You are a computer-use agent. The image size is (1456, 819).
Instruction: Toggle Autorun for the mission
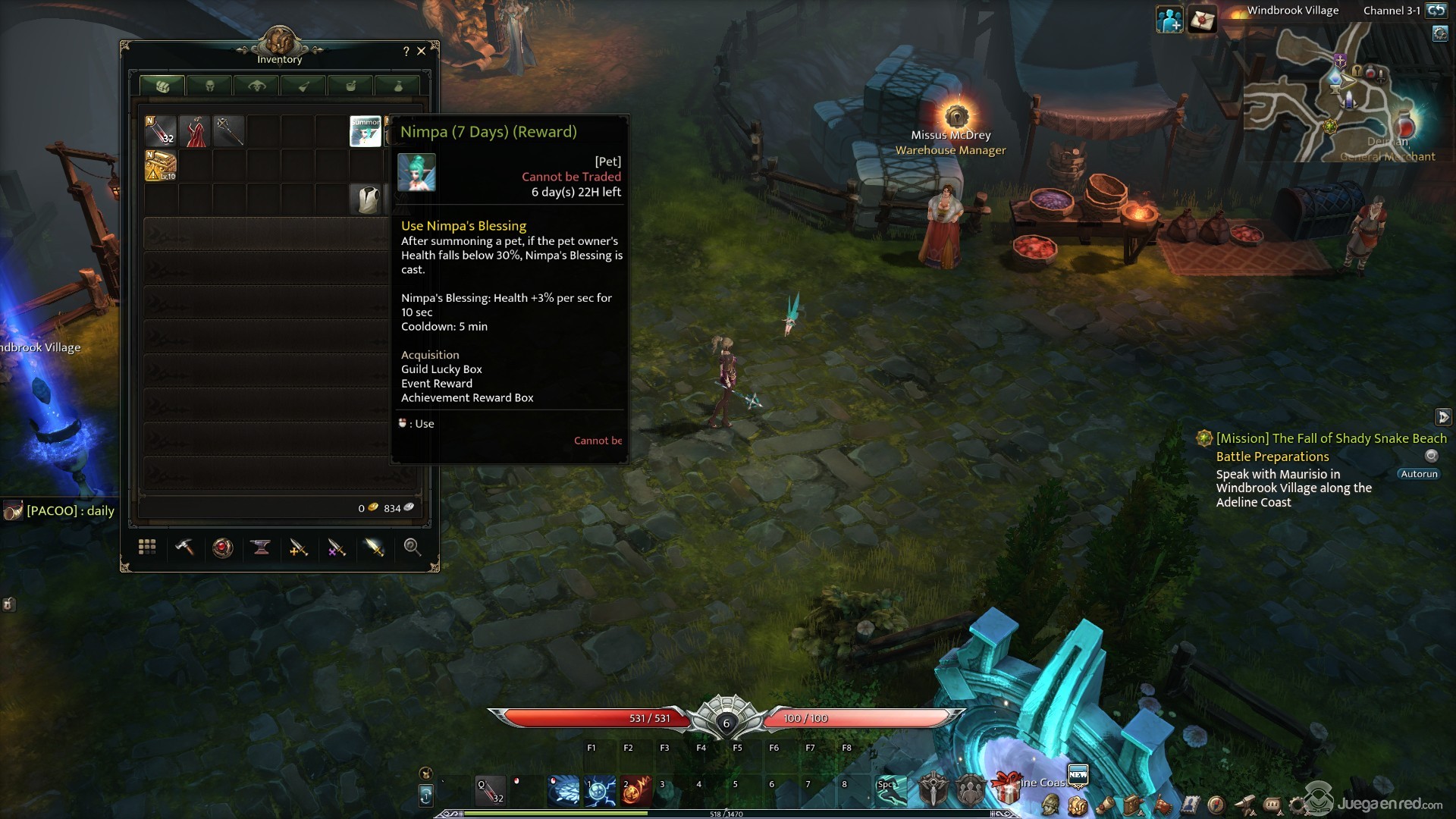(x=1418, y=474)
